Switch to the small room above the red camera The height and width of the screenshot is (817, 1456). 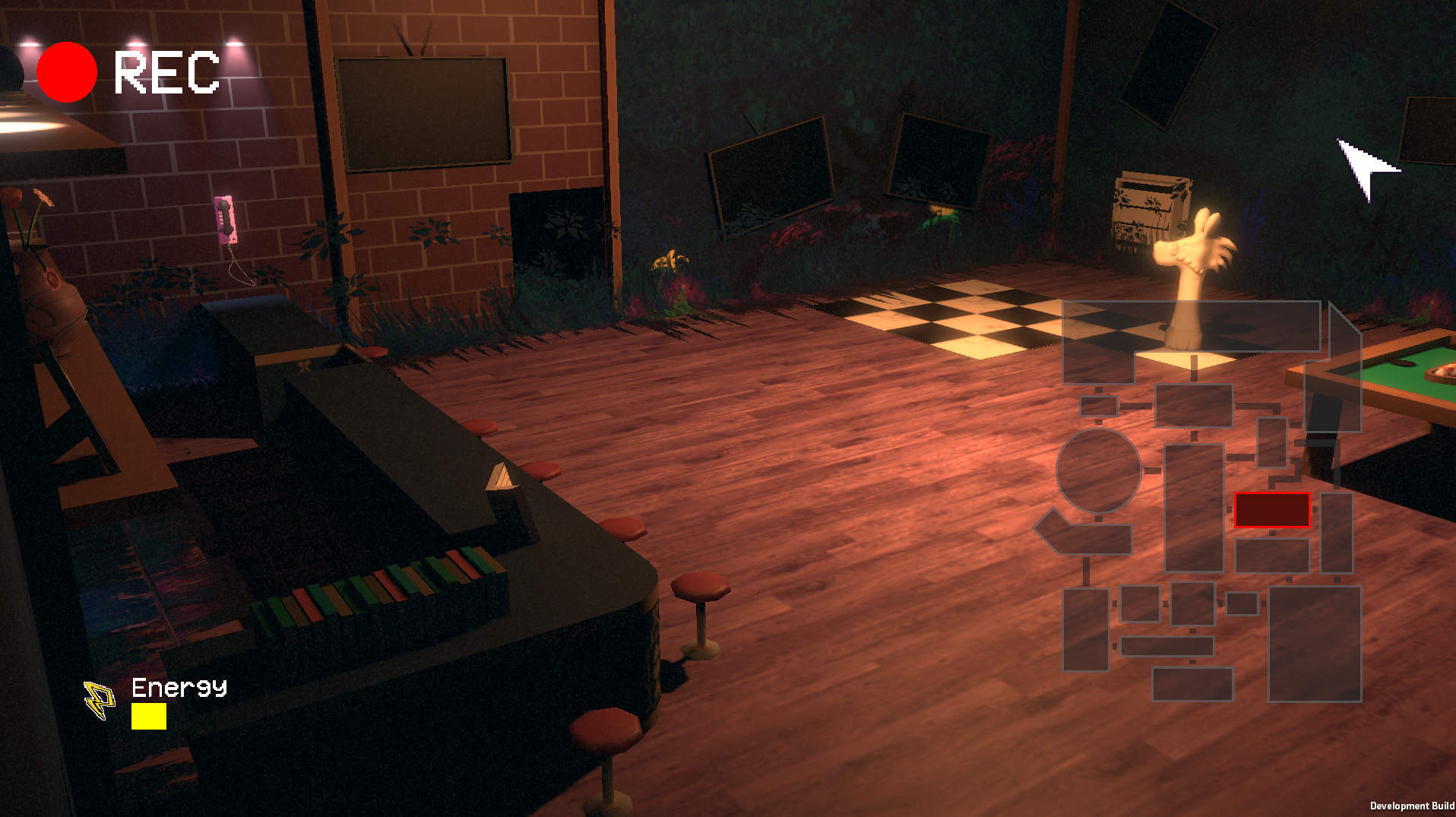(x=1272, y=442)
